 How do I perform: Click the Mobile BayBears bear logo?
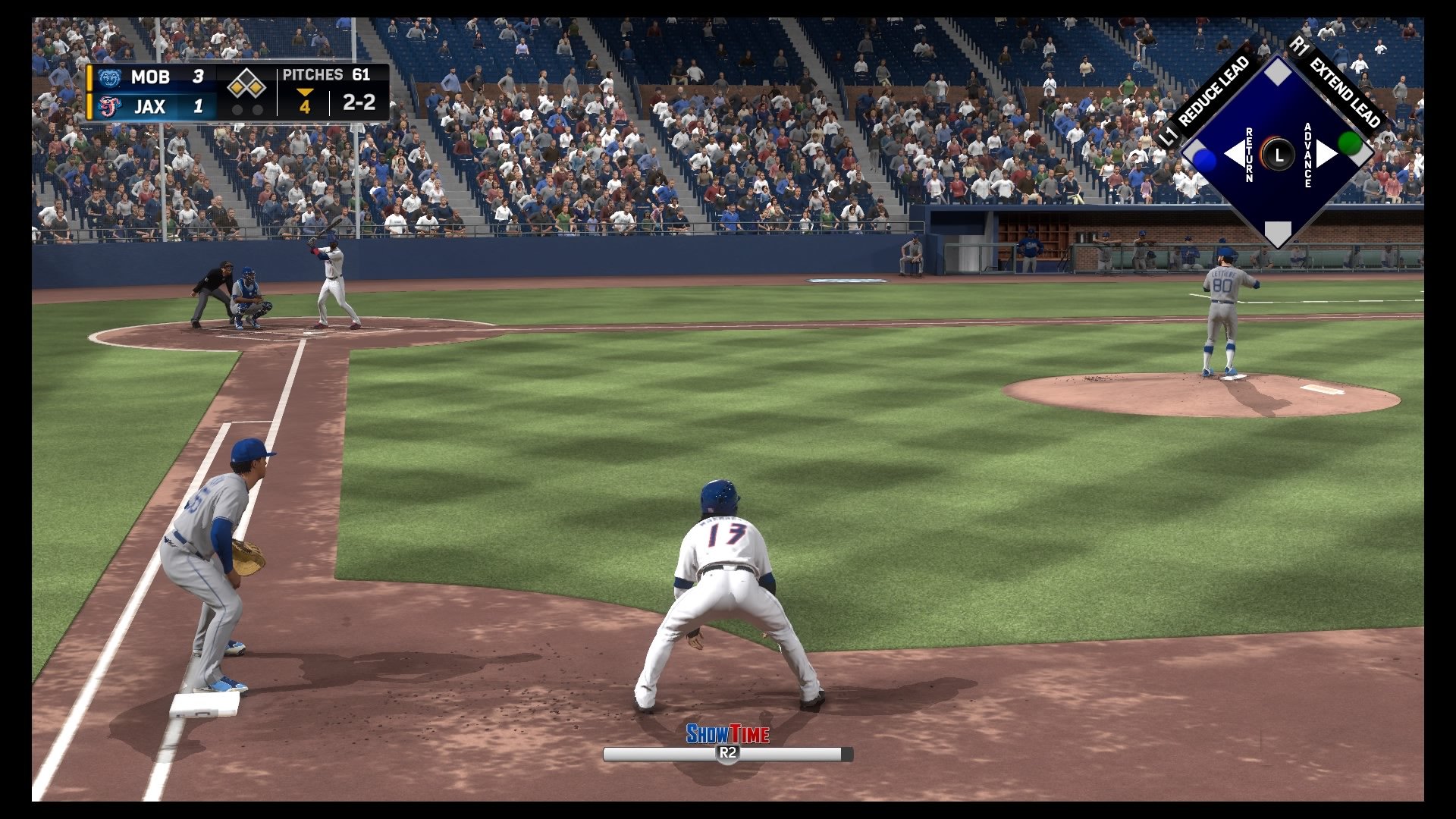pyautogui.click(x=110, y=77)
